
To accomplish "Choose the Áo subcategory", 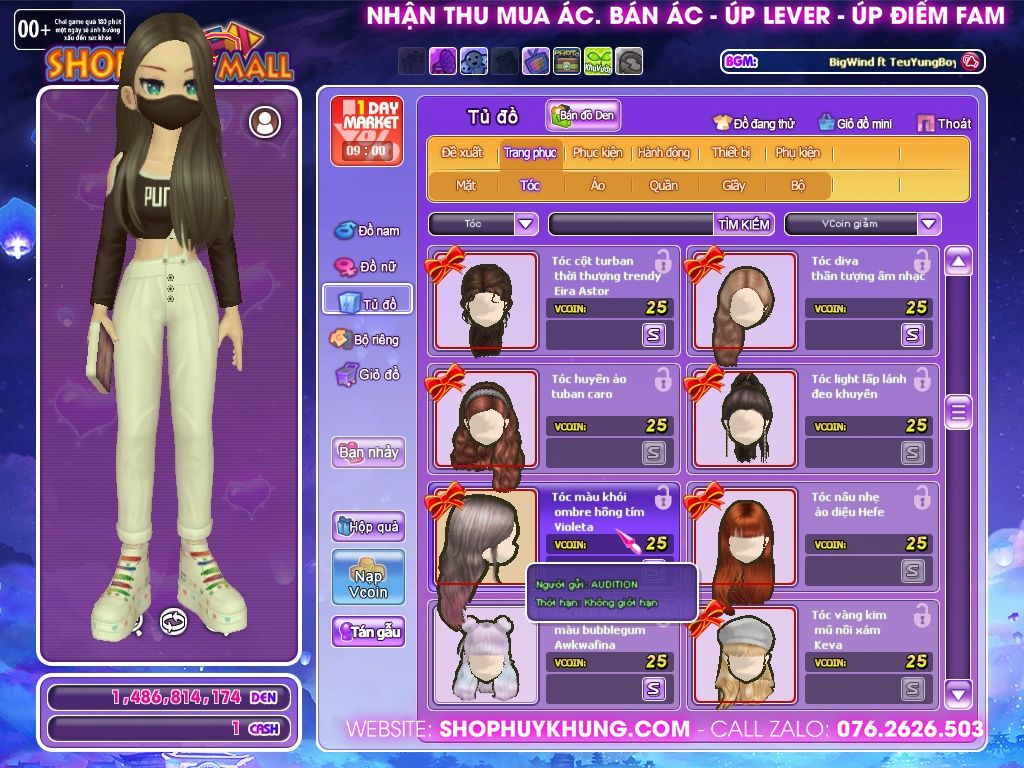I will point(598,185).
